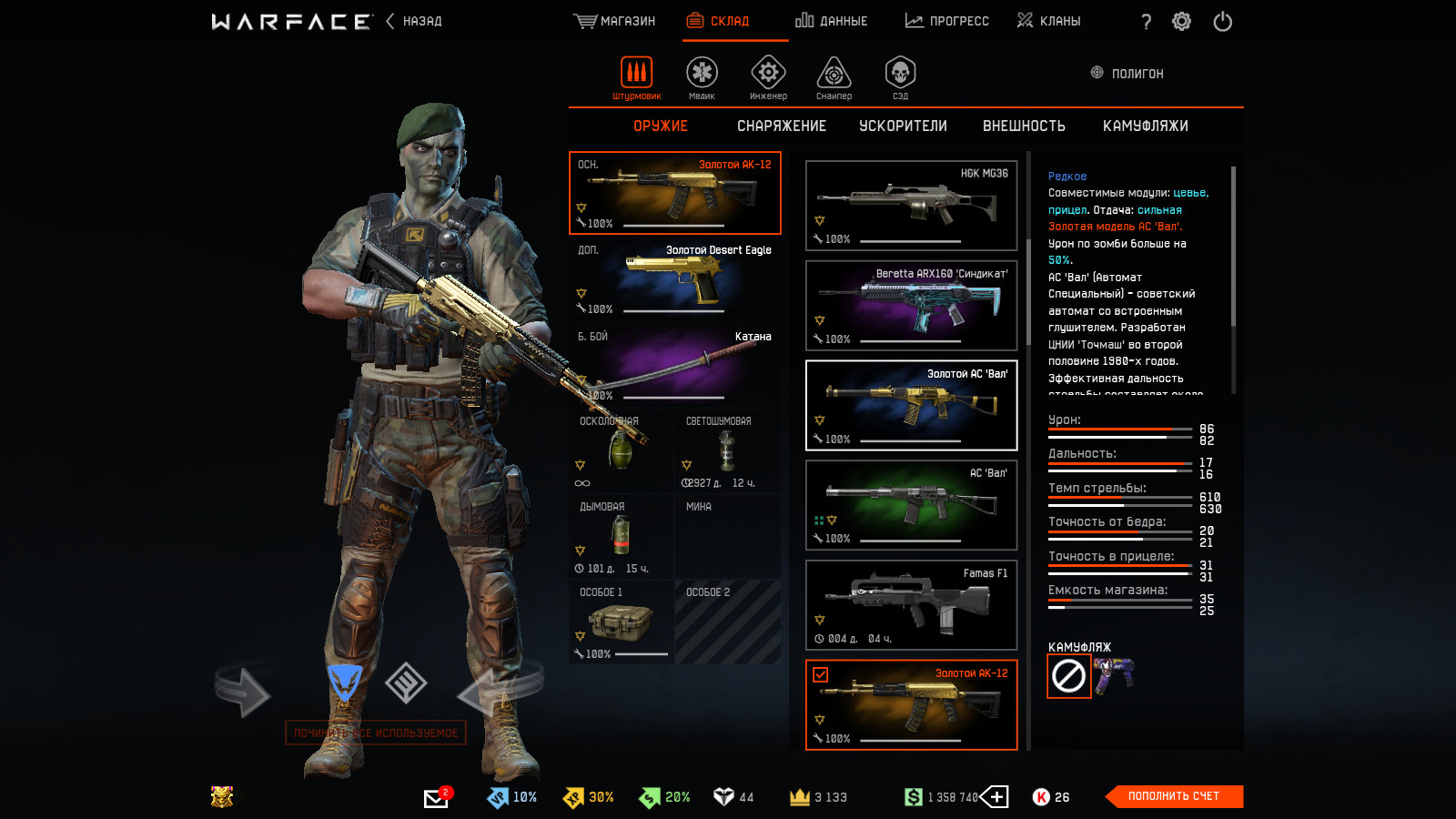The width and height of the screenshot is (1456, 819).
Task: Choose the H&K MG36 weapon
Action: click(x=911, y=206)
